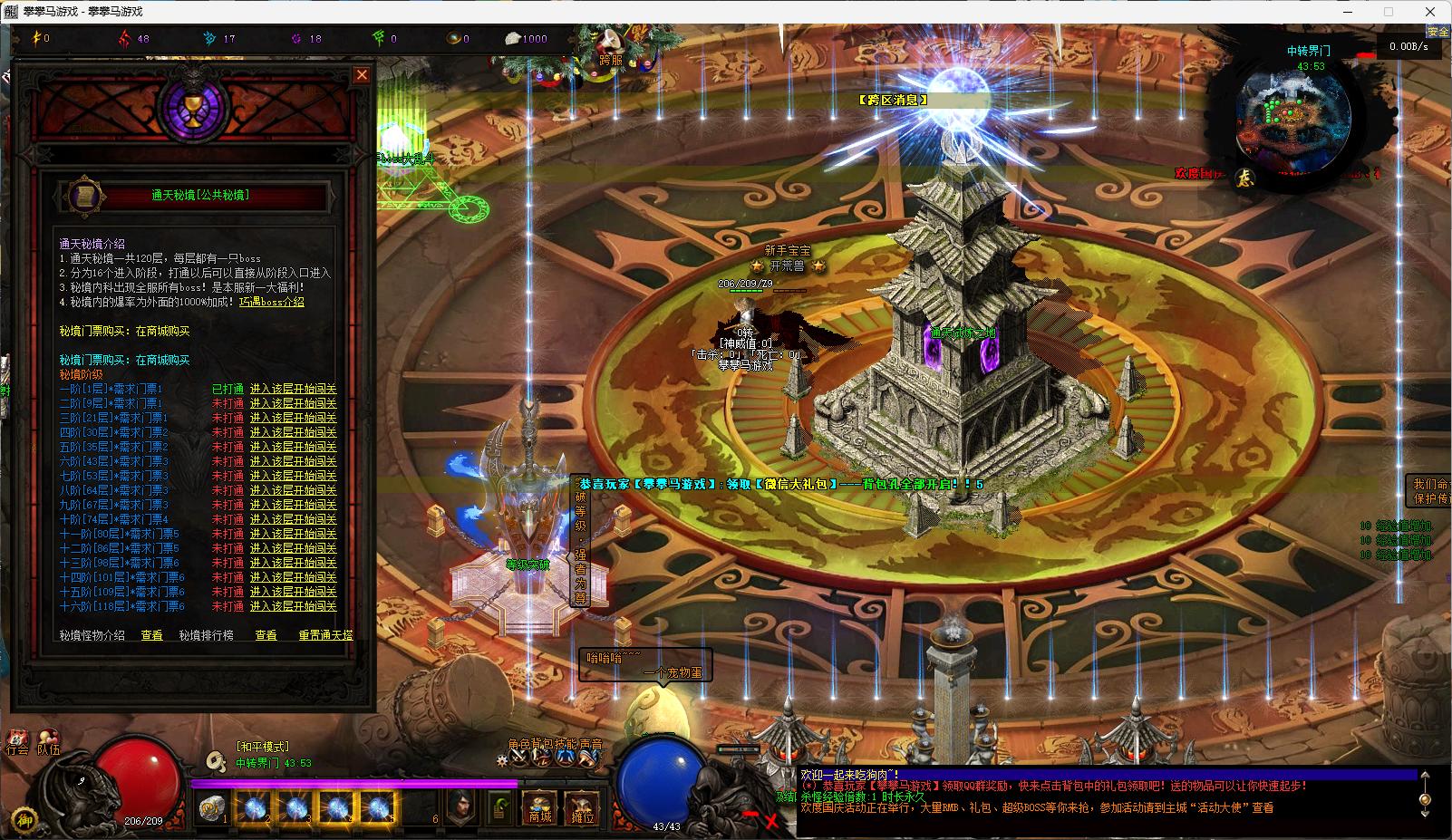
Task: Enter the 十六阶 118层 stage
Action: coord(293,606)
